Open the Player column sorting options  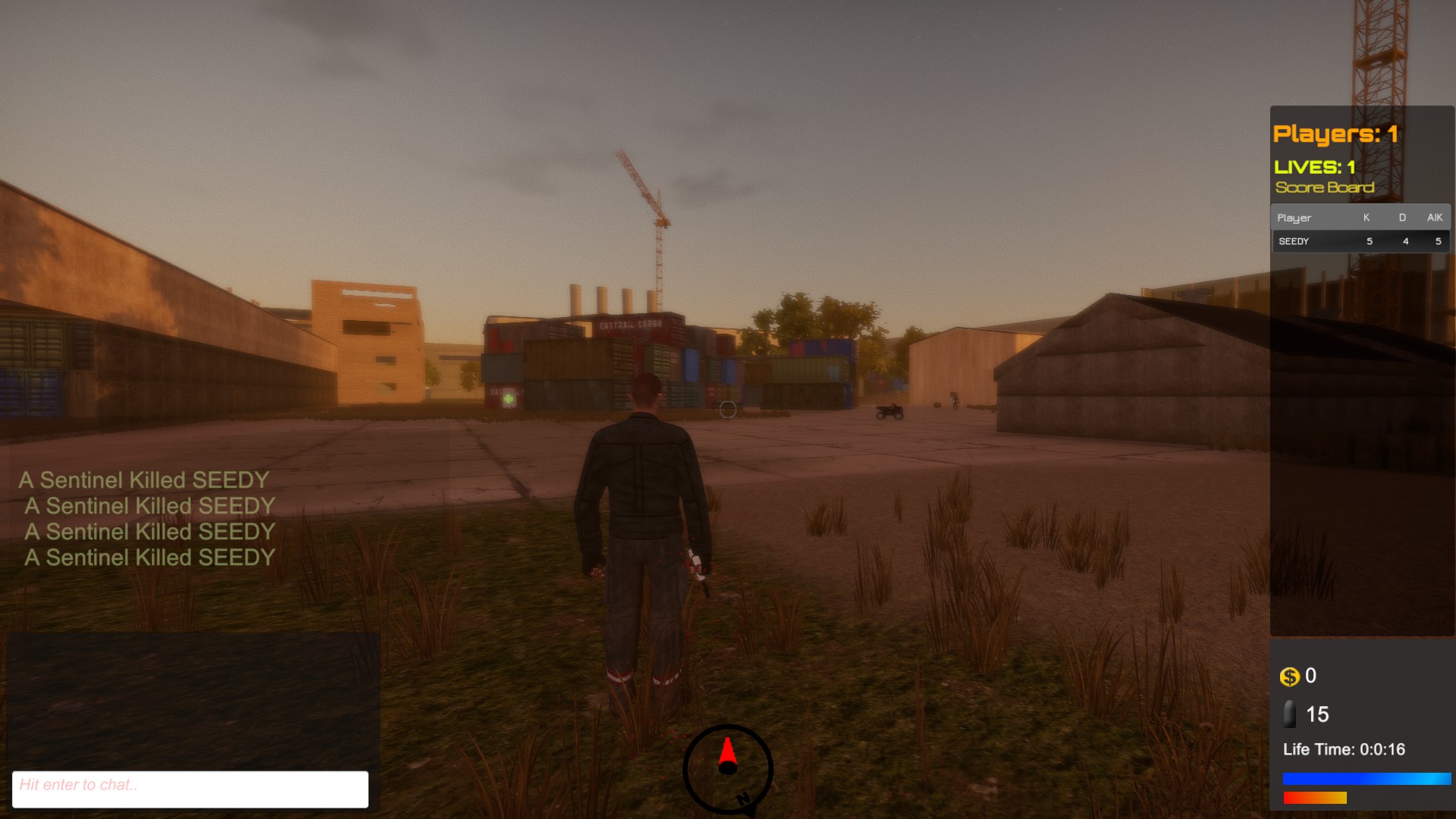tap(1294, 218)
